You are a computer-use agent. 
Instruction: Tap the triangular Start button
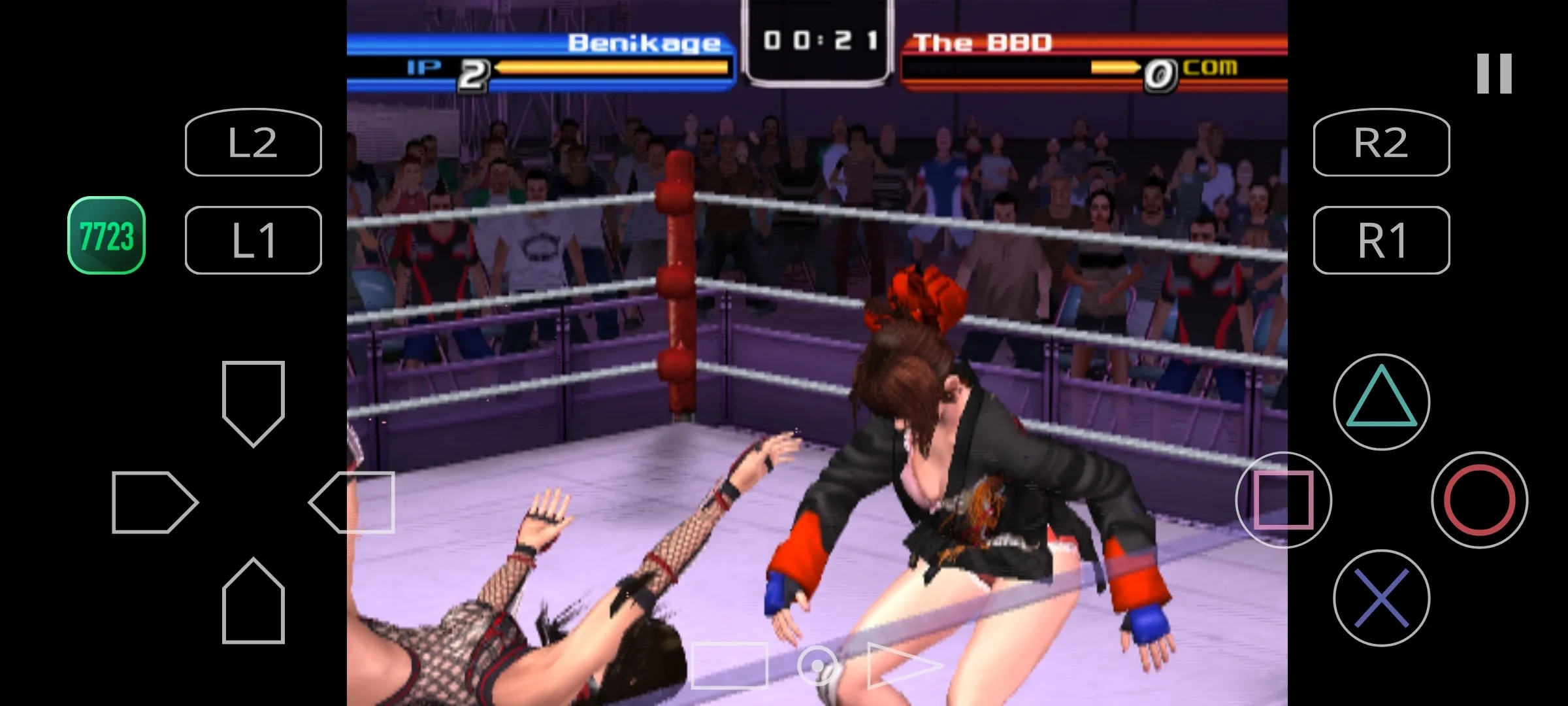click(902, 665)
